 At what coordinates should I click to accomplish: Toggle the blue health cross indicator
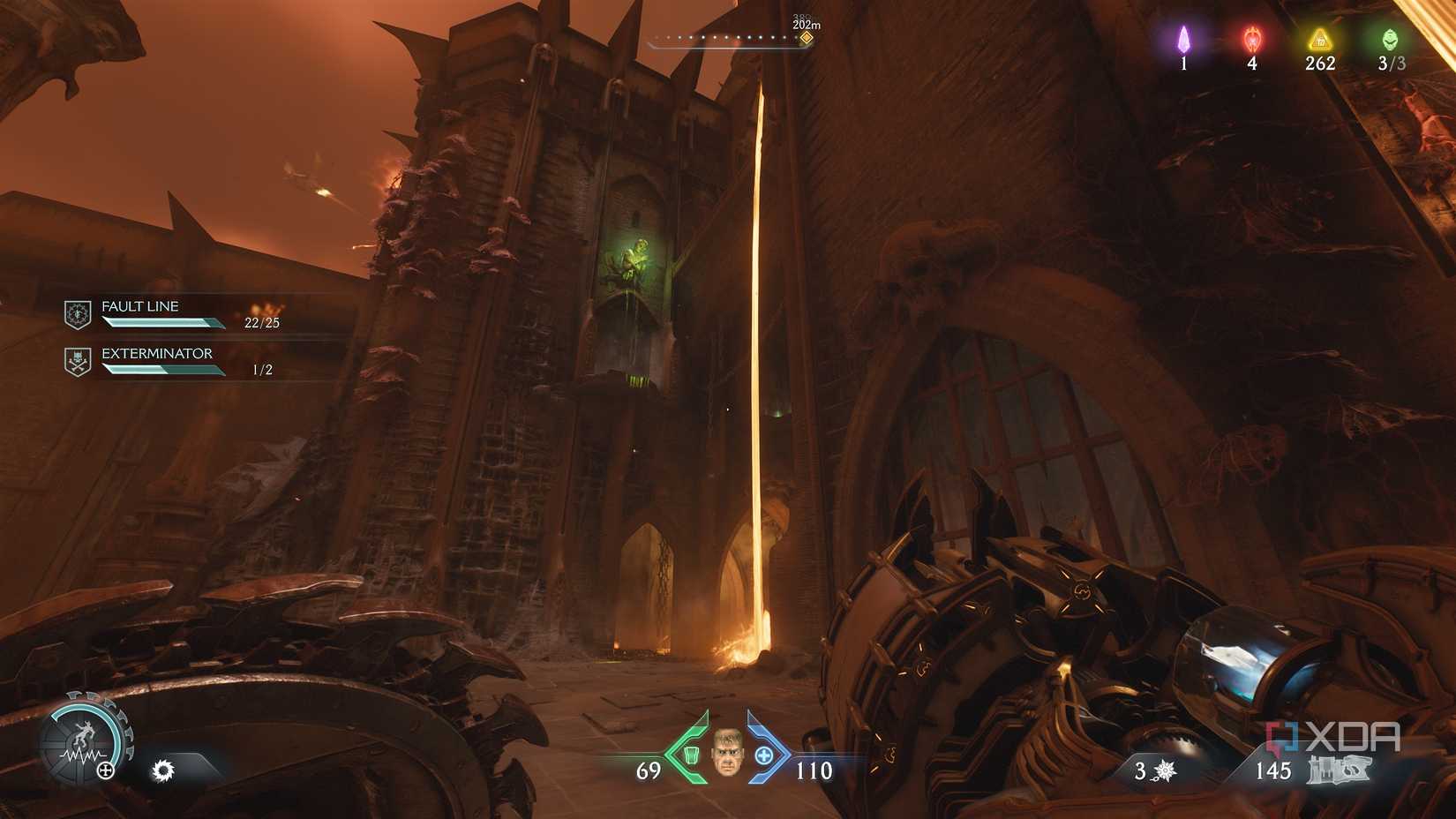(764, 756)
